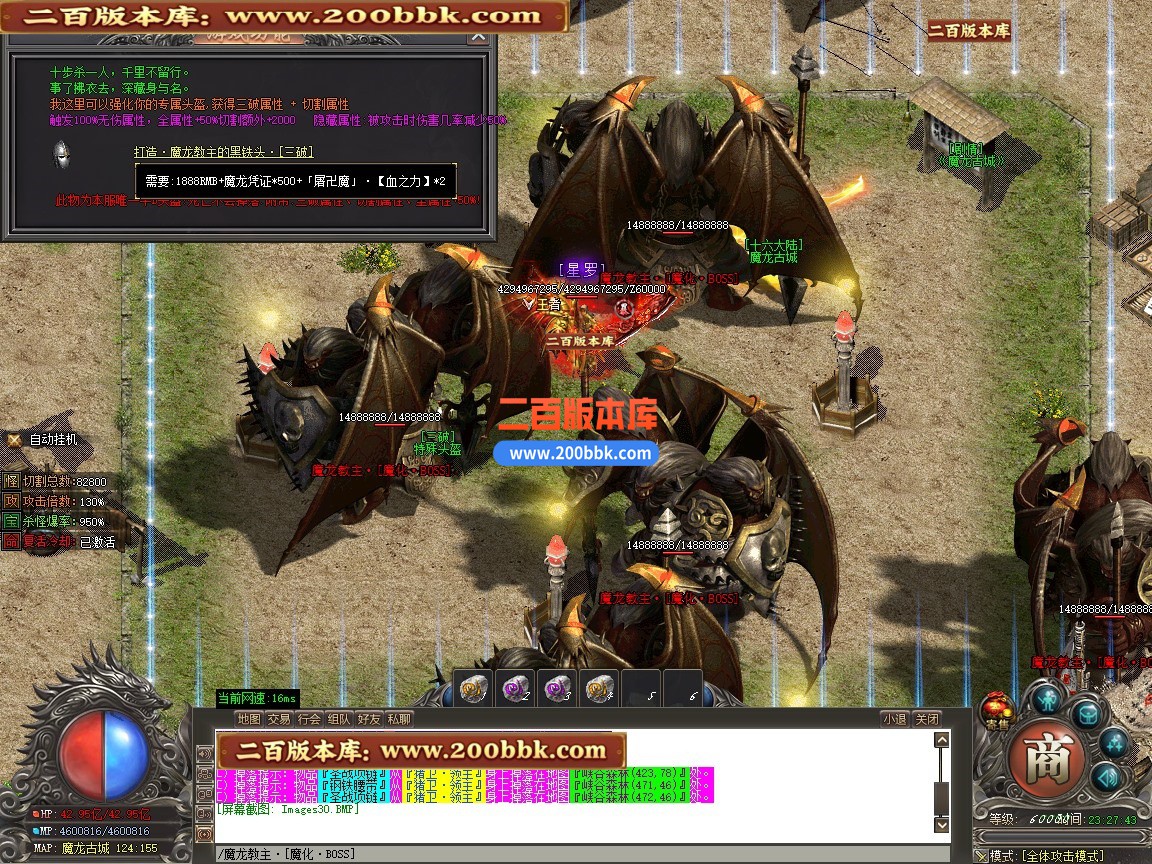Click the 小退 logout button

tap(894, 719)
